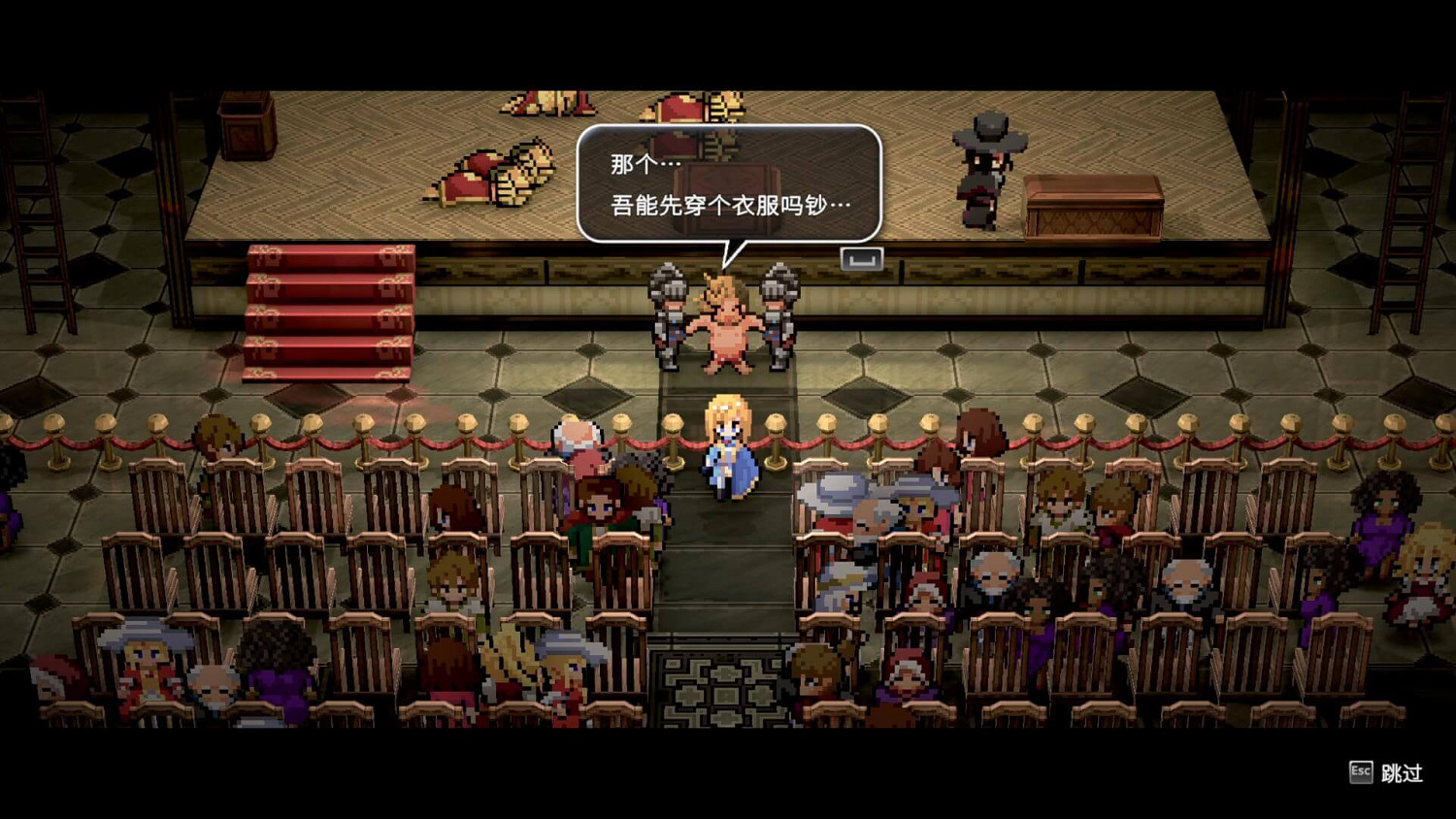Click the 跳过 skip text label
This screenshot has height=819, width=1456.
[x=1400, y=772]
